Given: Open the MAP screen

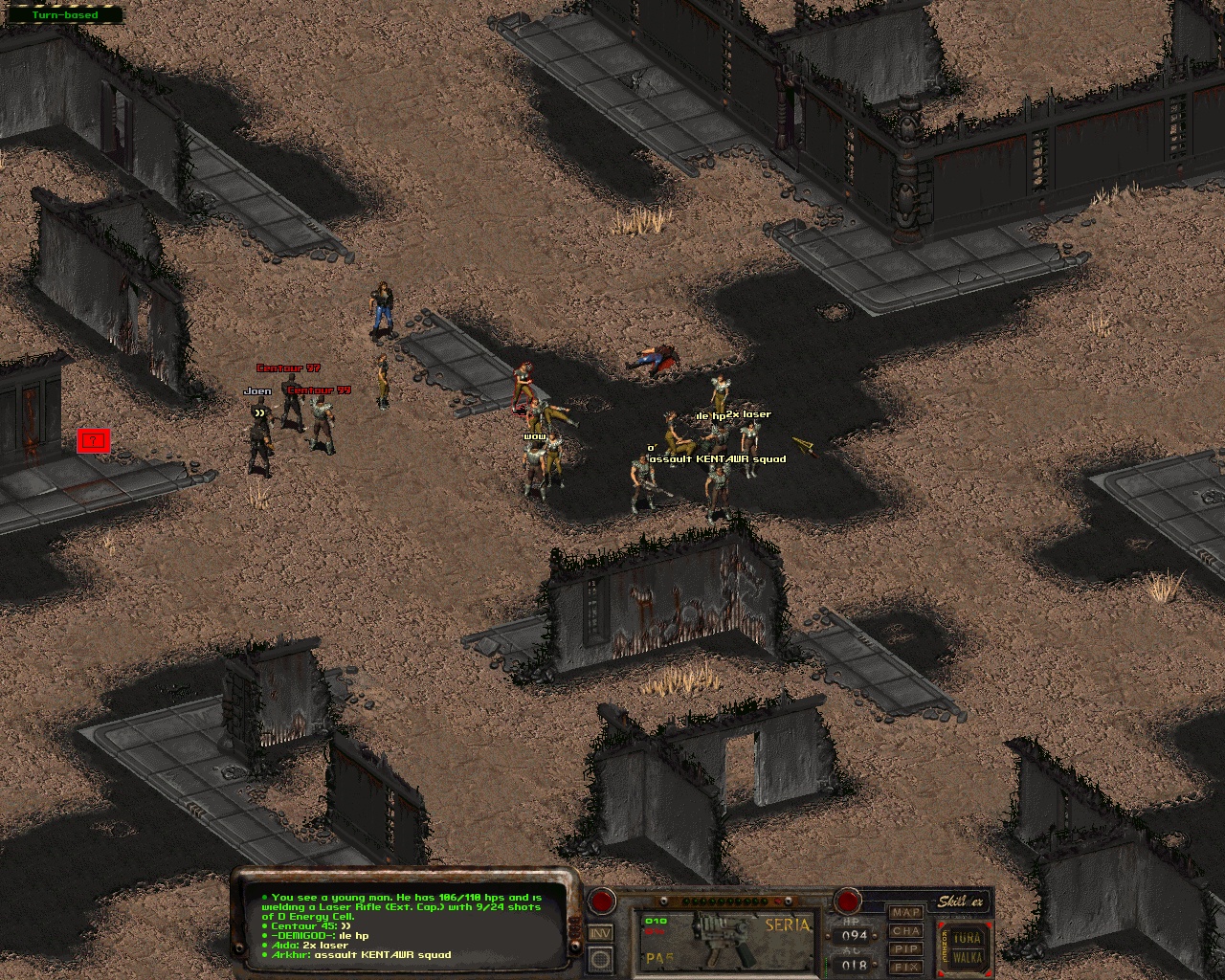Looking at the screenshot, I should pyautogui.click(x=905, y=913).
